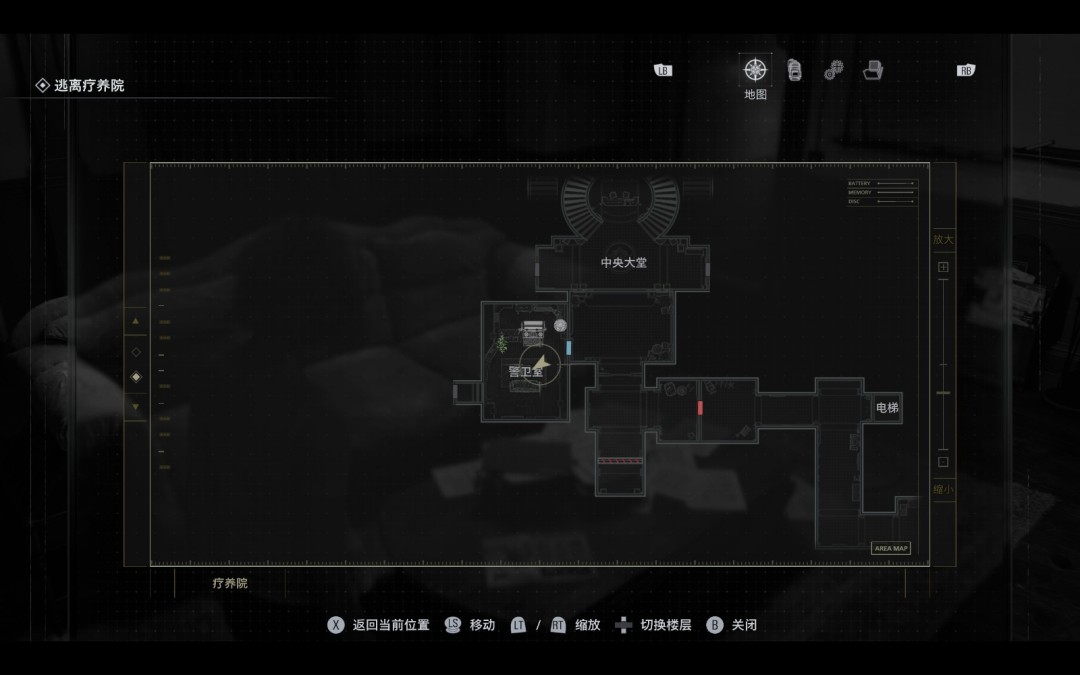Select the hollow diamond upper floor marker
Screen dimensions: 1080x675
136,352
